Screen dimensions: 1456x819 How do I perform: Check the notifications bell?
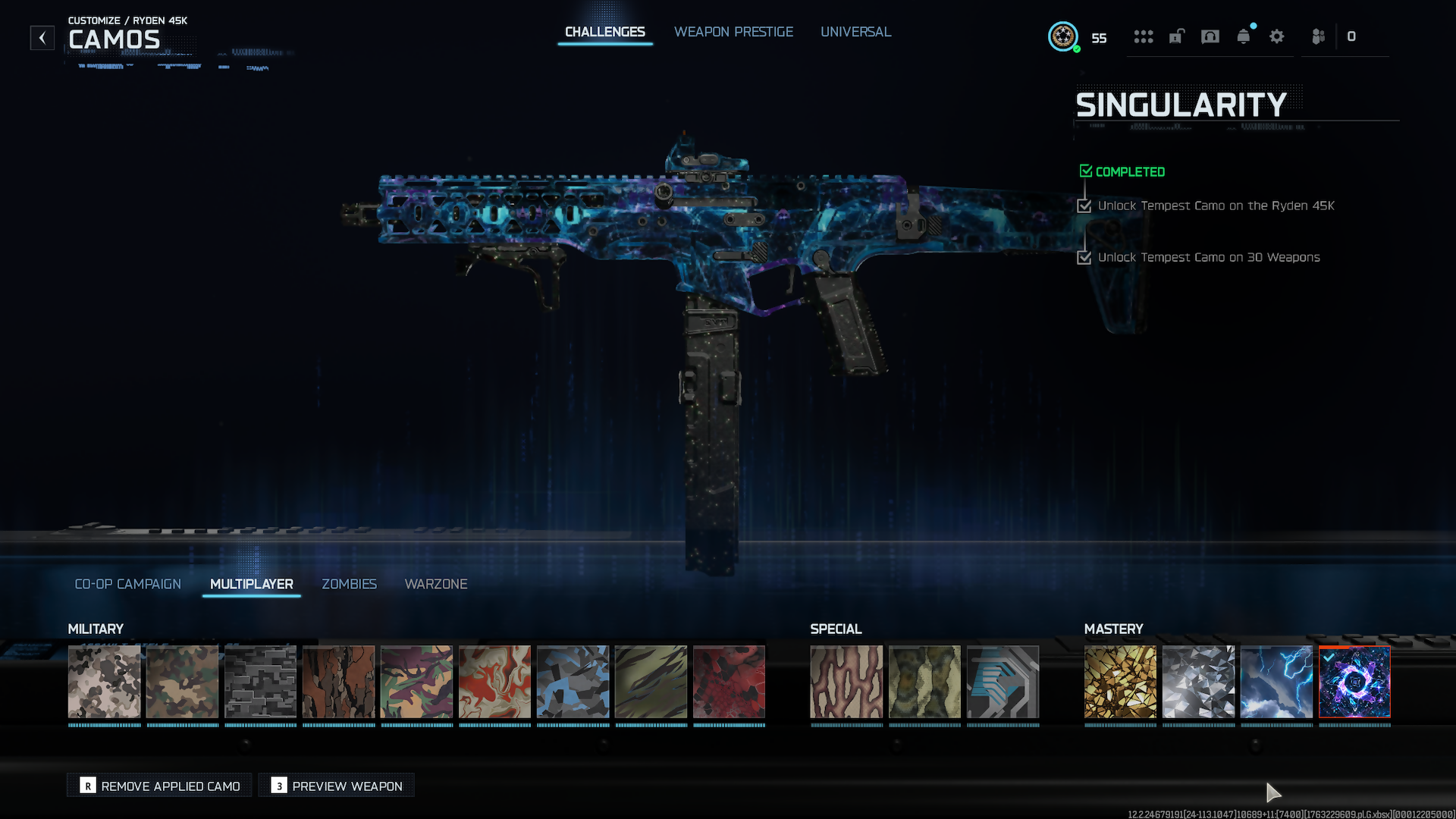point(1244,36)
